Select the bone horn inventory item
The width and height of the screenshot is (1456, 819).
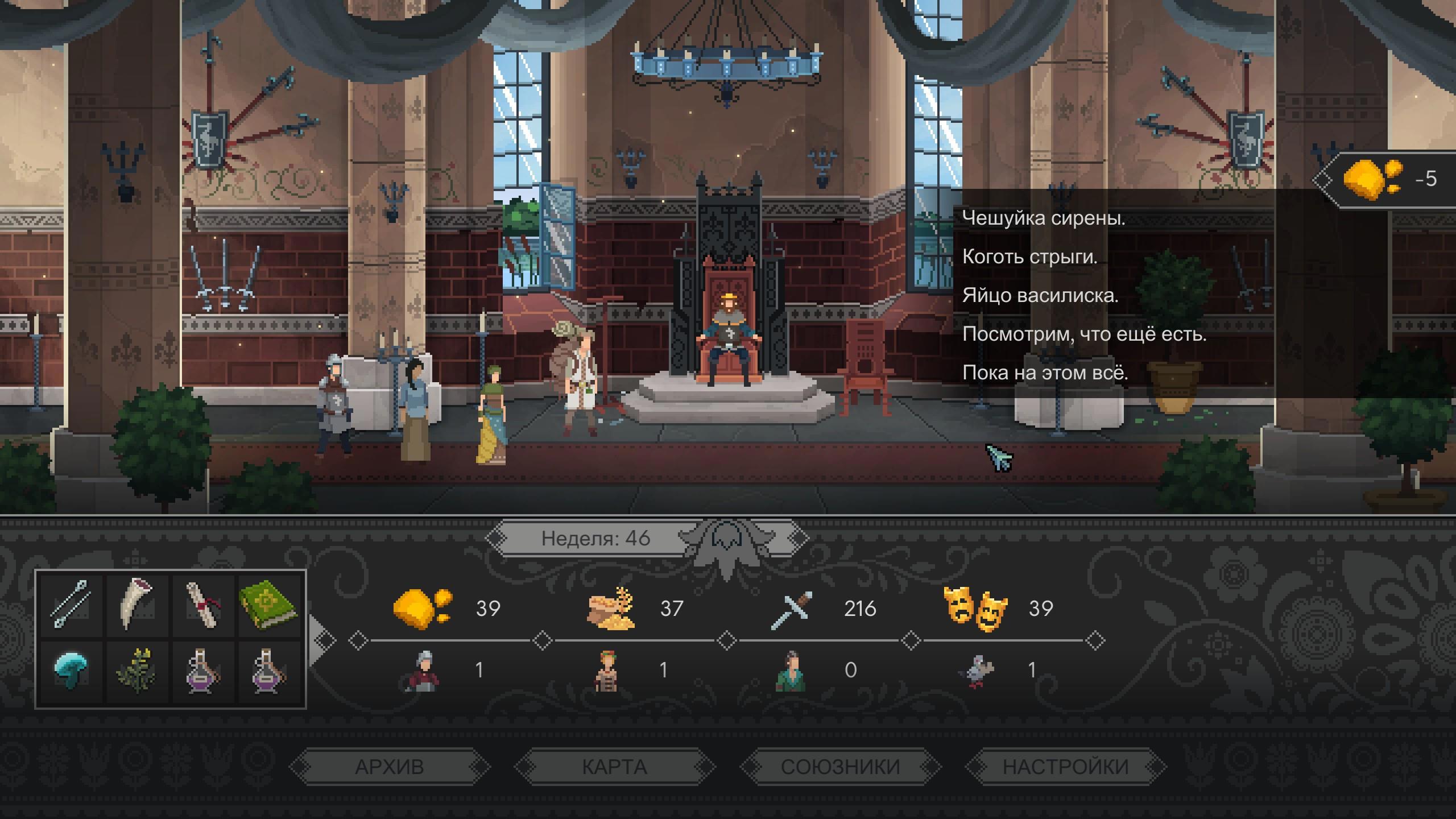(136, 604)
